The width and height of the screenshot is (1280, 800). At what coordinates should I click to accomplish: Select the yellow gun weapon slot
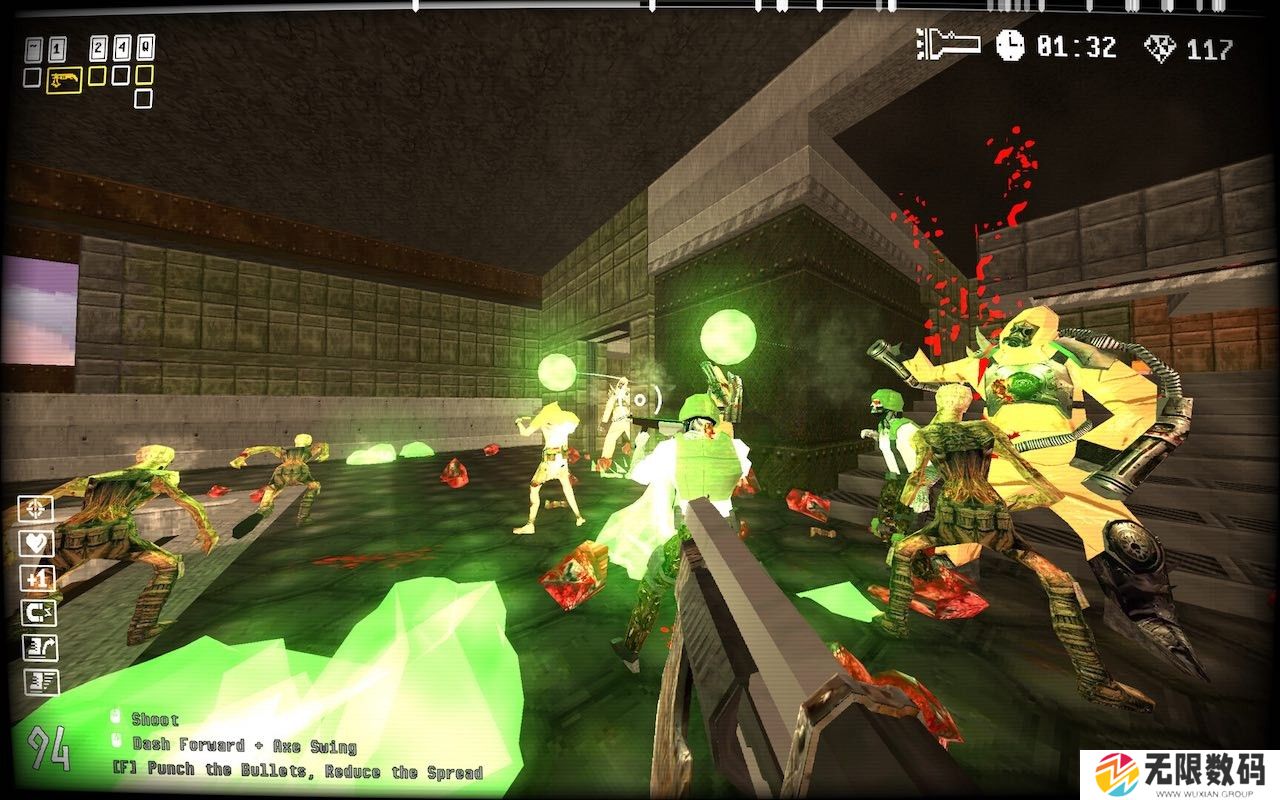click(x=64, y=79)
